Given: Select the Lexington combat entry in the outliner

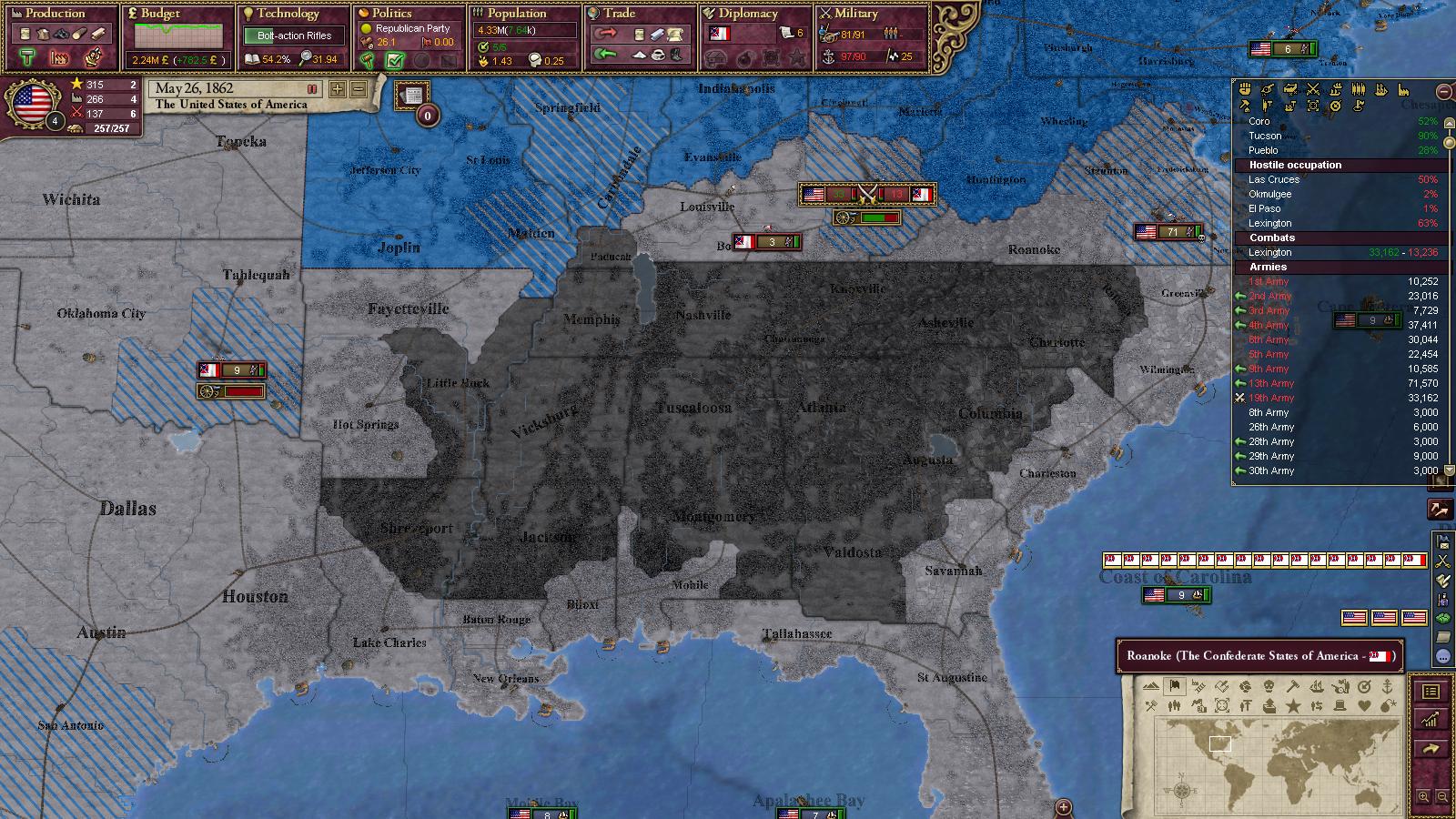Looking at the screenshot, I should 1270,252.
